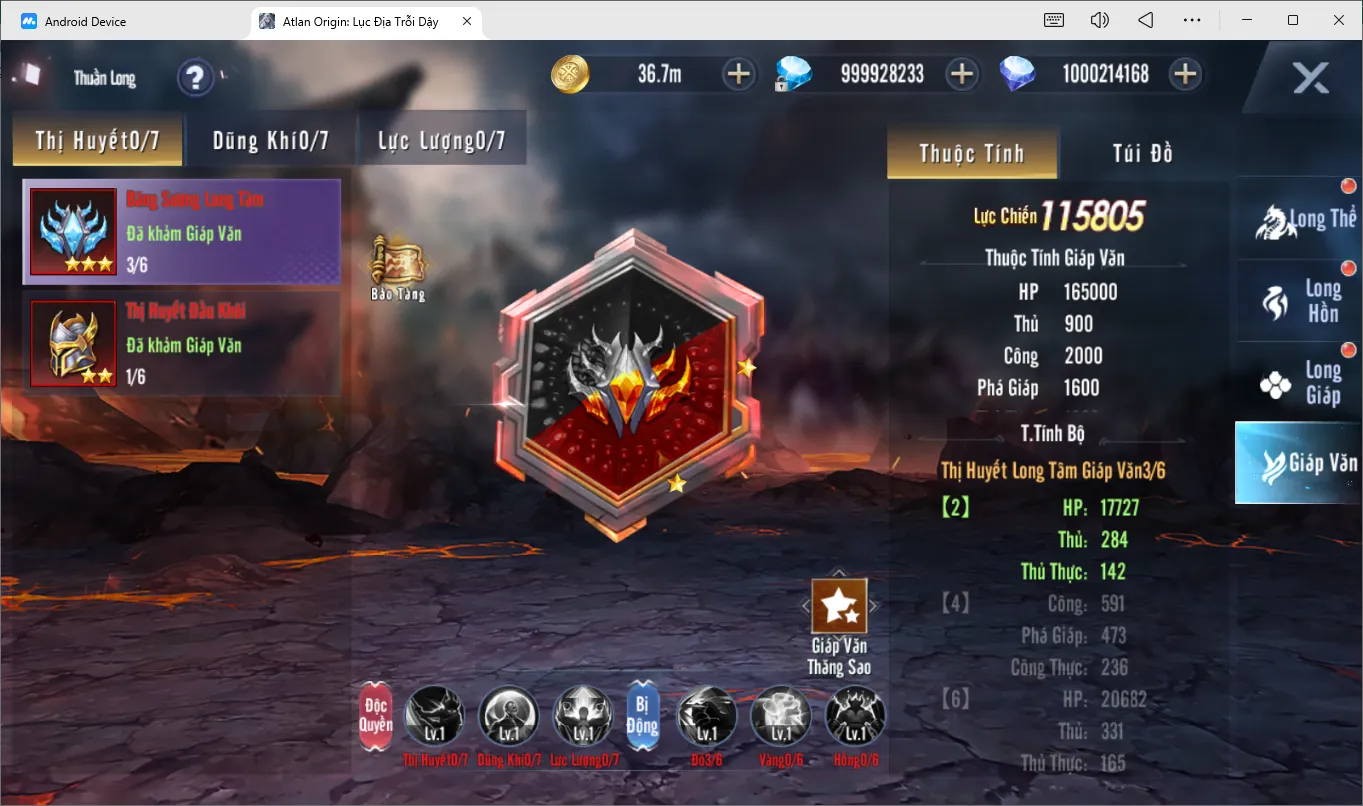Switch to the Dũng Khí tab
Screen dimensions: 1363x806
click(270, 141)
